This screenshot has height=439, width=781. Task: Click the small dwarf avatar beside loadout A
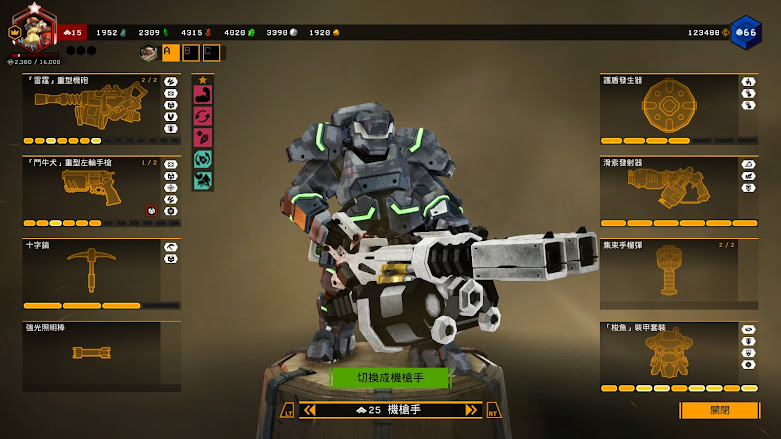[149, 52]
